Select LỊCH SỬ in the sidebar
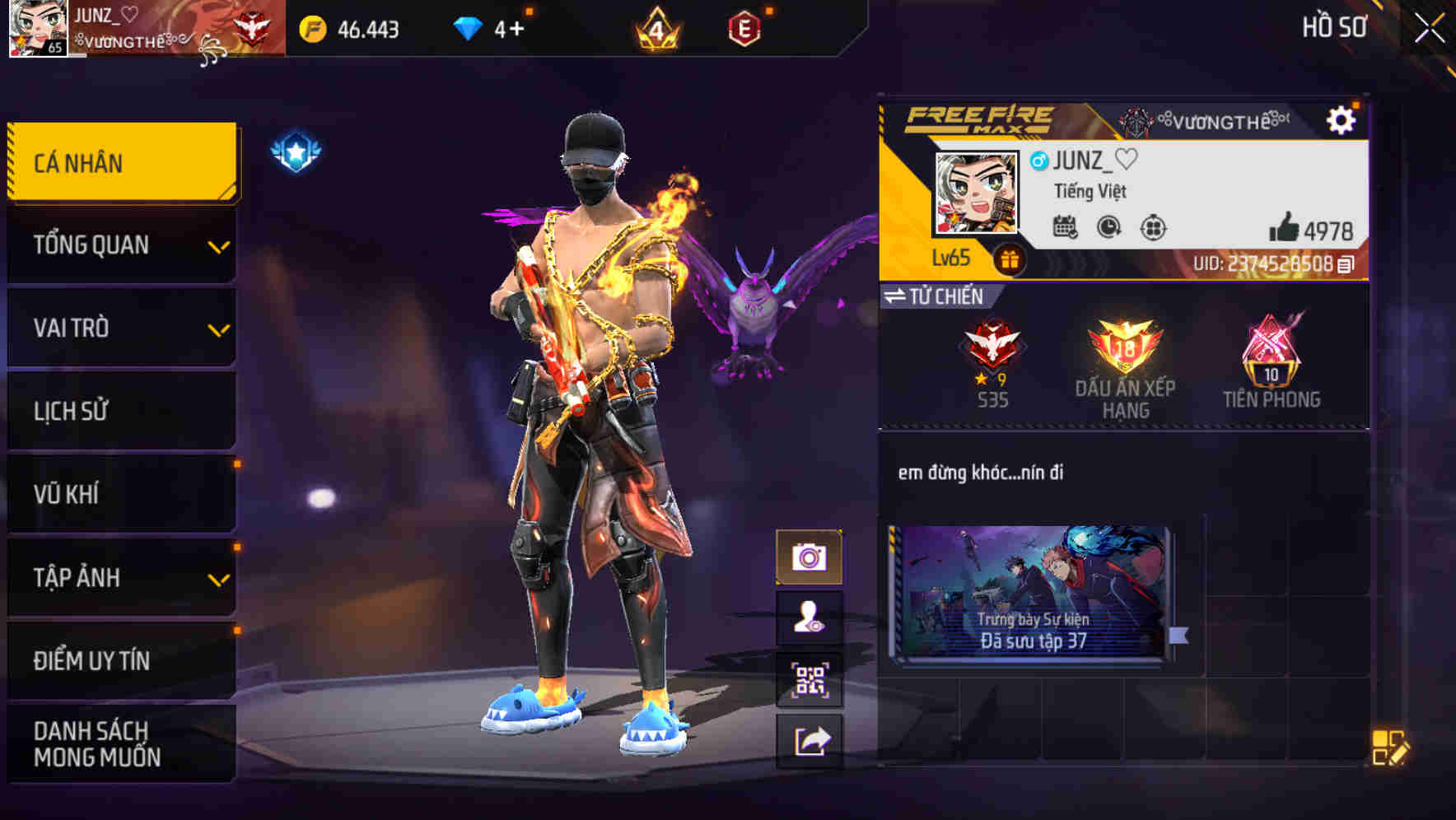Screen dimensions: 1456x820 (121, 411)
